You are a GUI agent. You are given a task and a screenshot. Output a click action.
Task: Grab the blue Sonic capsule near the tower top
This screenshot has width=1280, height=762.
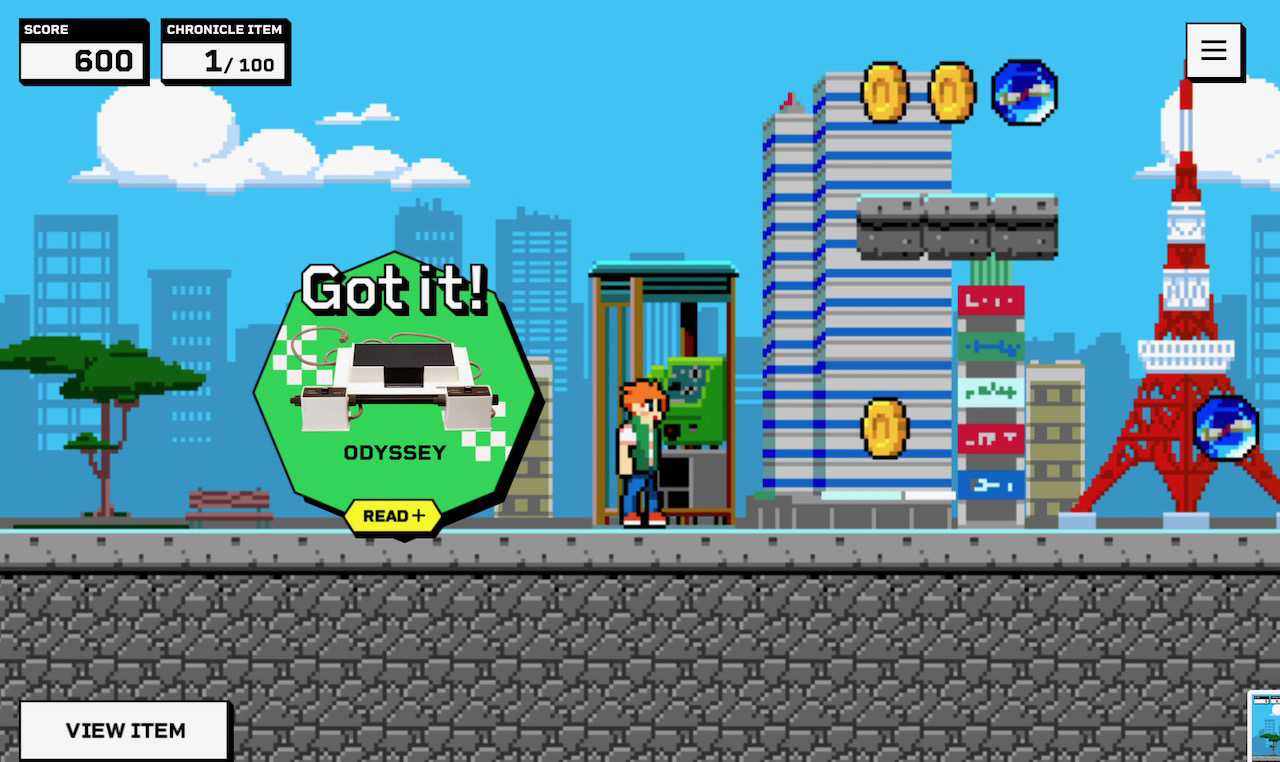(x=1022, y=92)
